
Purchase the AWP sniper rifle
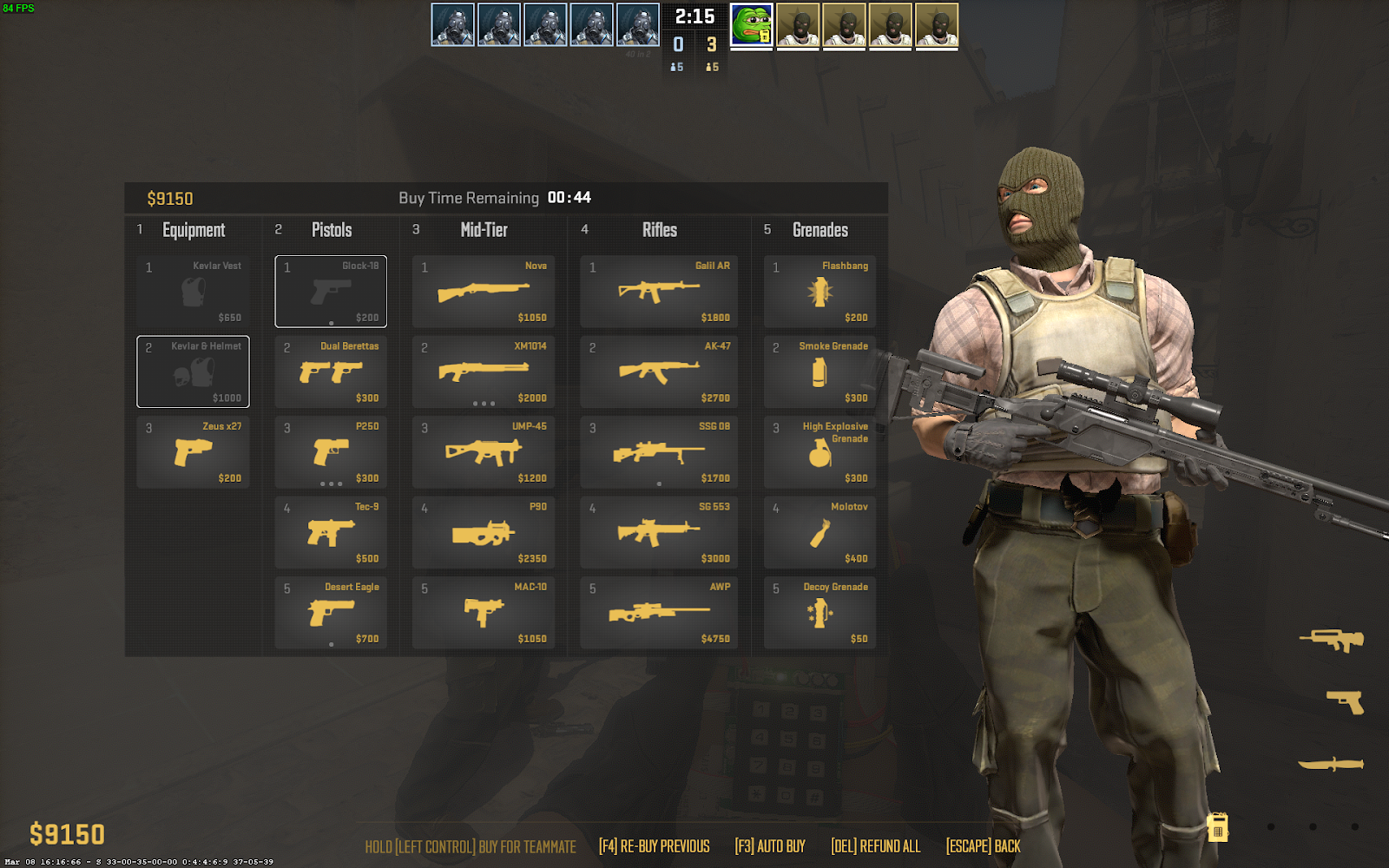pos(659,613)
